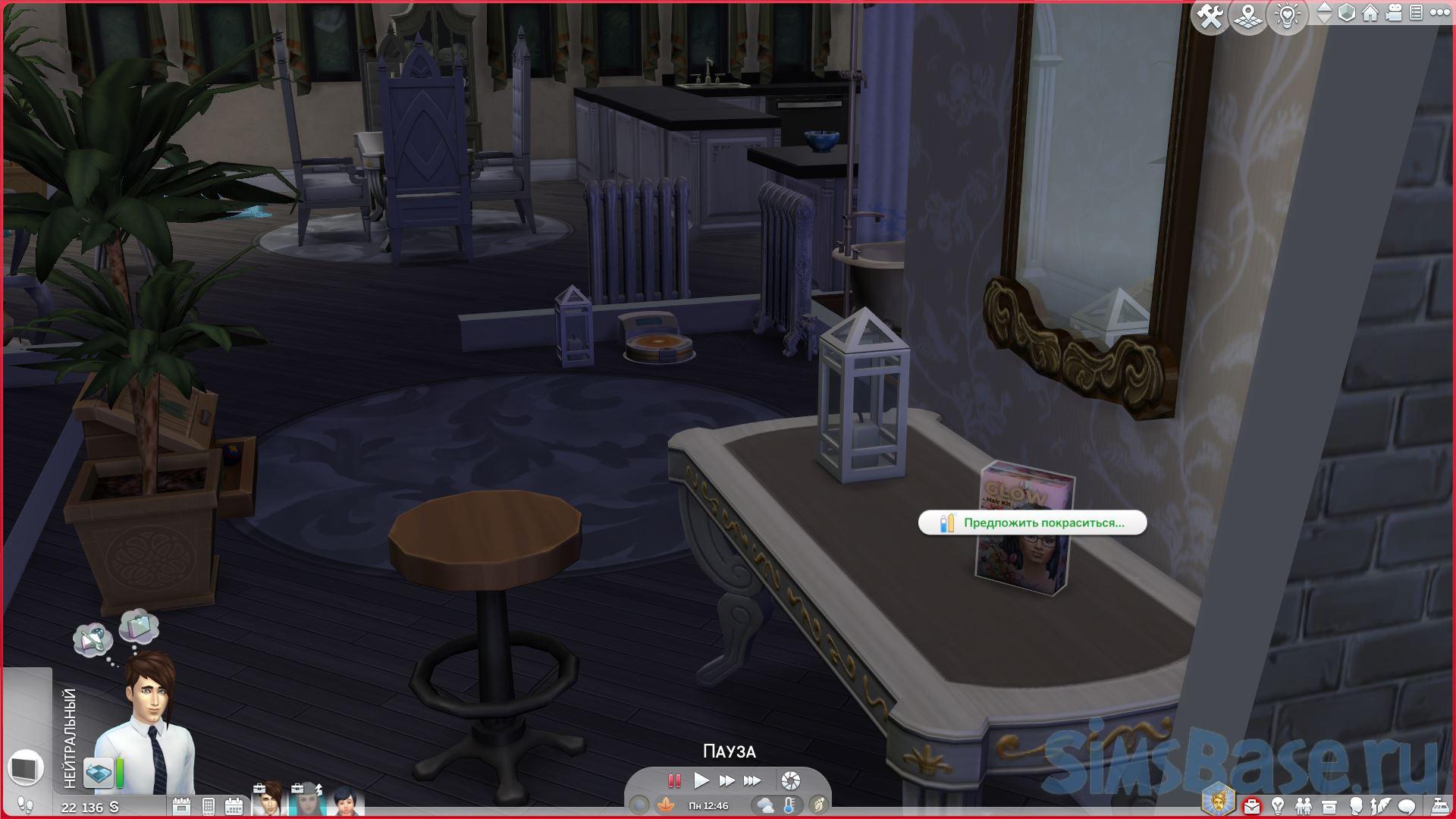Open the phone icon next to household funds
The width and height of the screenshot is (1456, 819).
point(209,806)
